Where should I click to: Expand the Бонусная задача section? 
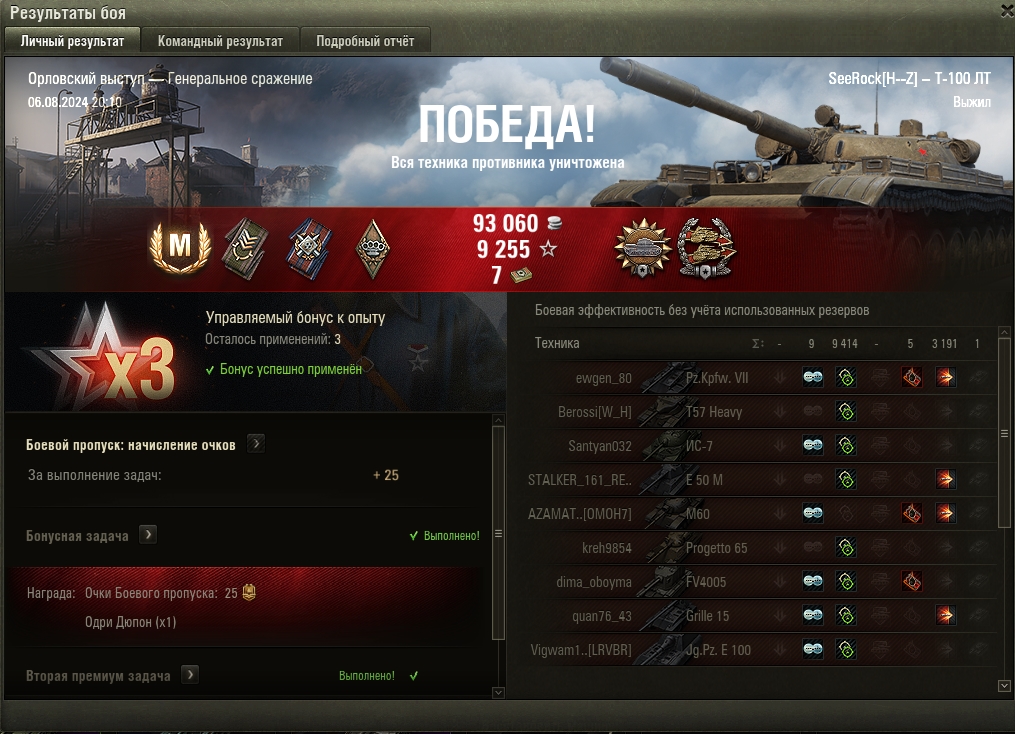[148, 535]
